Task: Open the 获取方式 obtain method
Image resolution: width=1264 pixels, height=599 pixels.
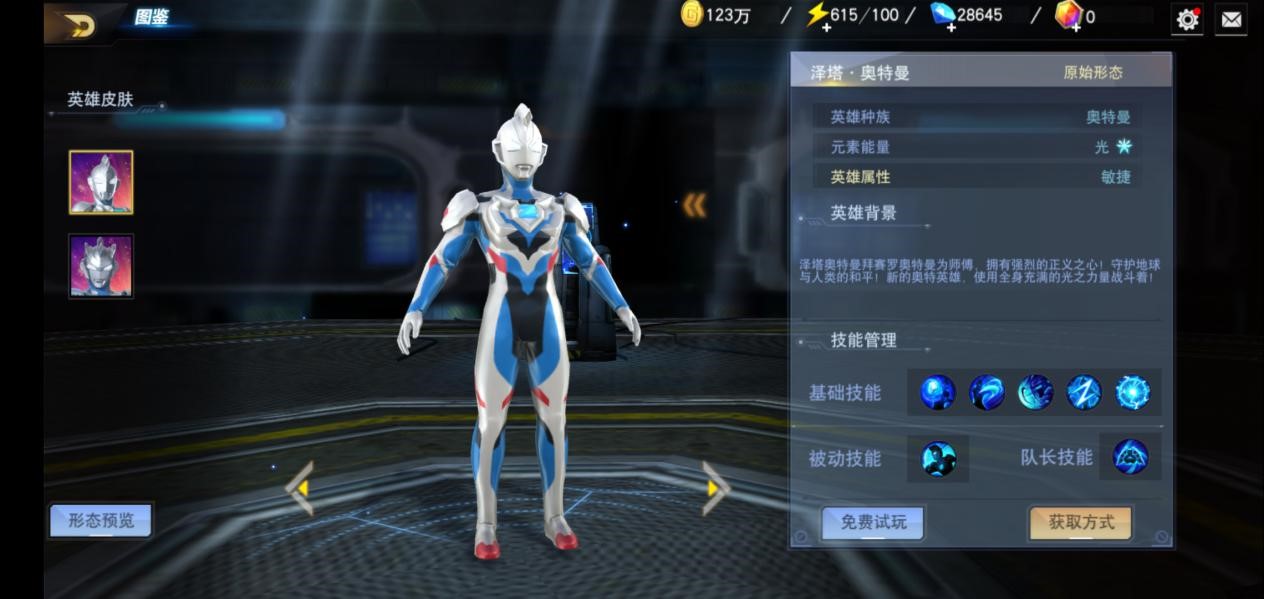Action: coord(1080,522)
